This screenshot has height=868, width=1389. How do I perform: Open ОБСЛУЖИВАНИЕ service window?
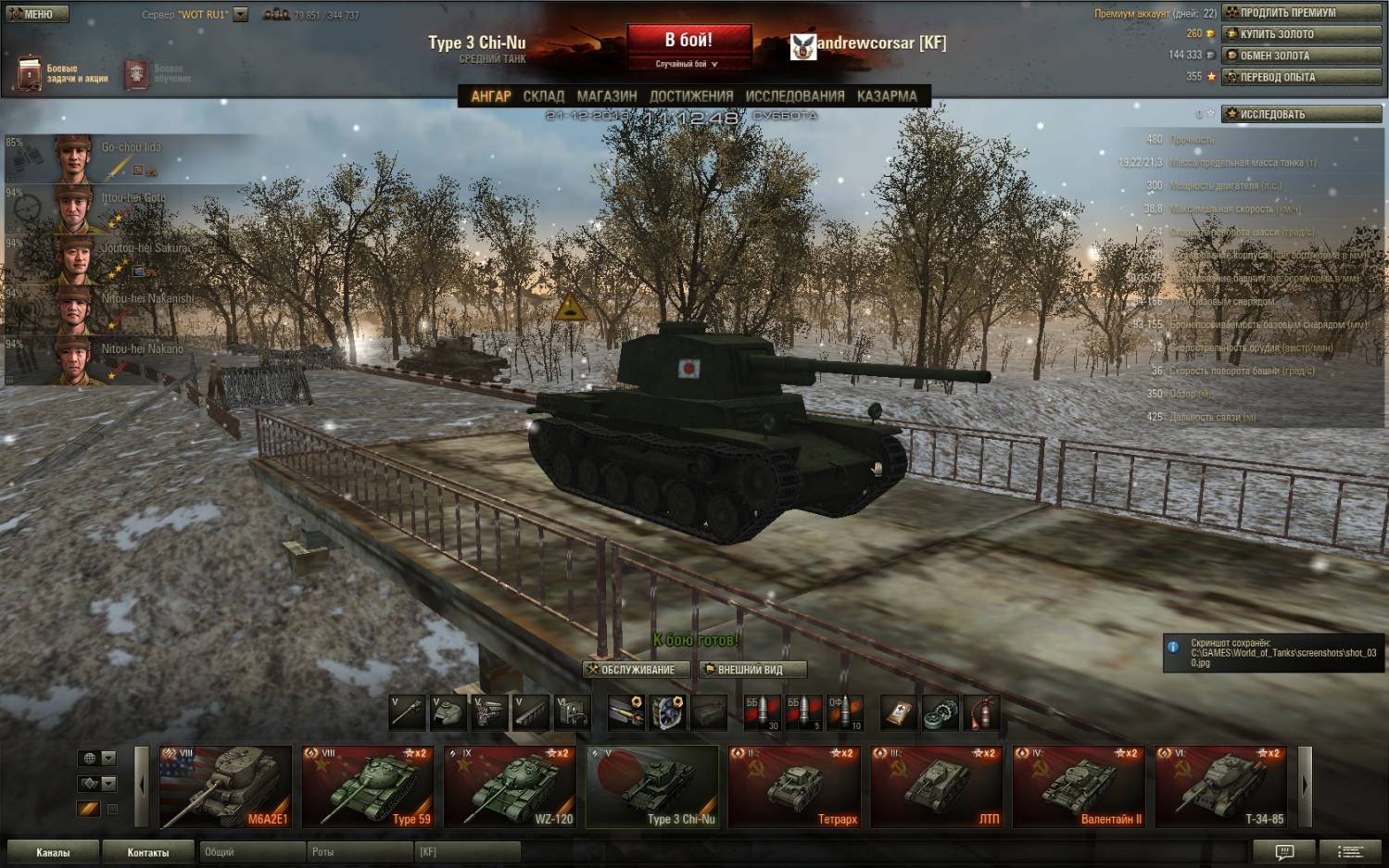[637, 670]
